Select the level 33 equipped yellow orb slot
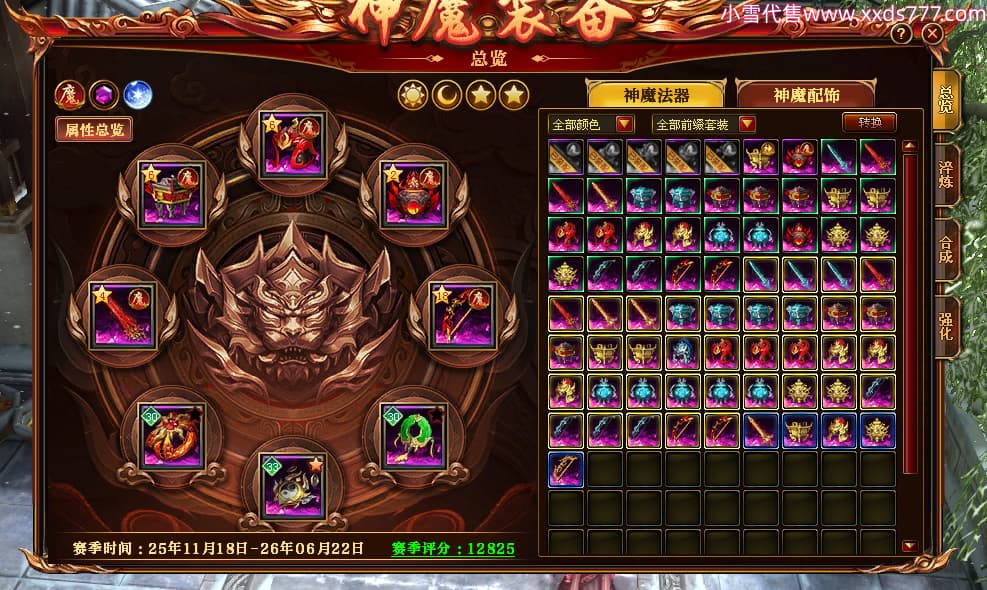 (292, 486)
